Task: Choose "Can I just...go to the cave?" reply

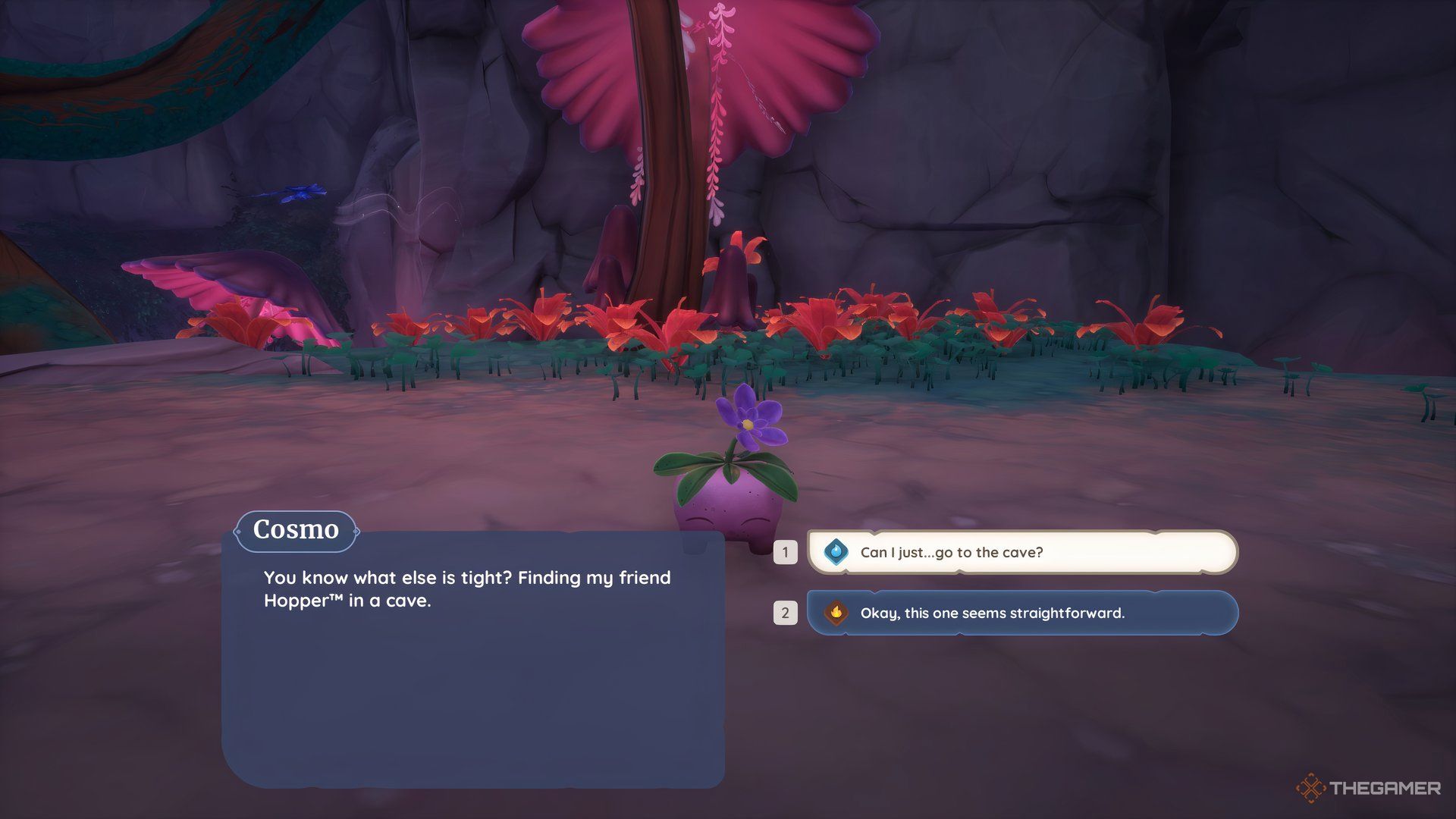Action: (x=1021, y=552)
